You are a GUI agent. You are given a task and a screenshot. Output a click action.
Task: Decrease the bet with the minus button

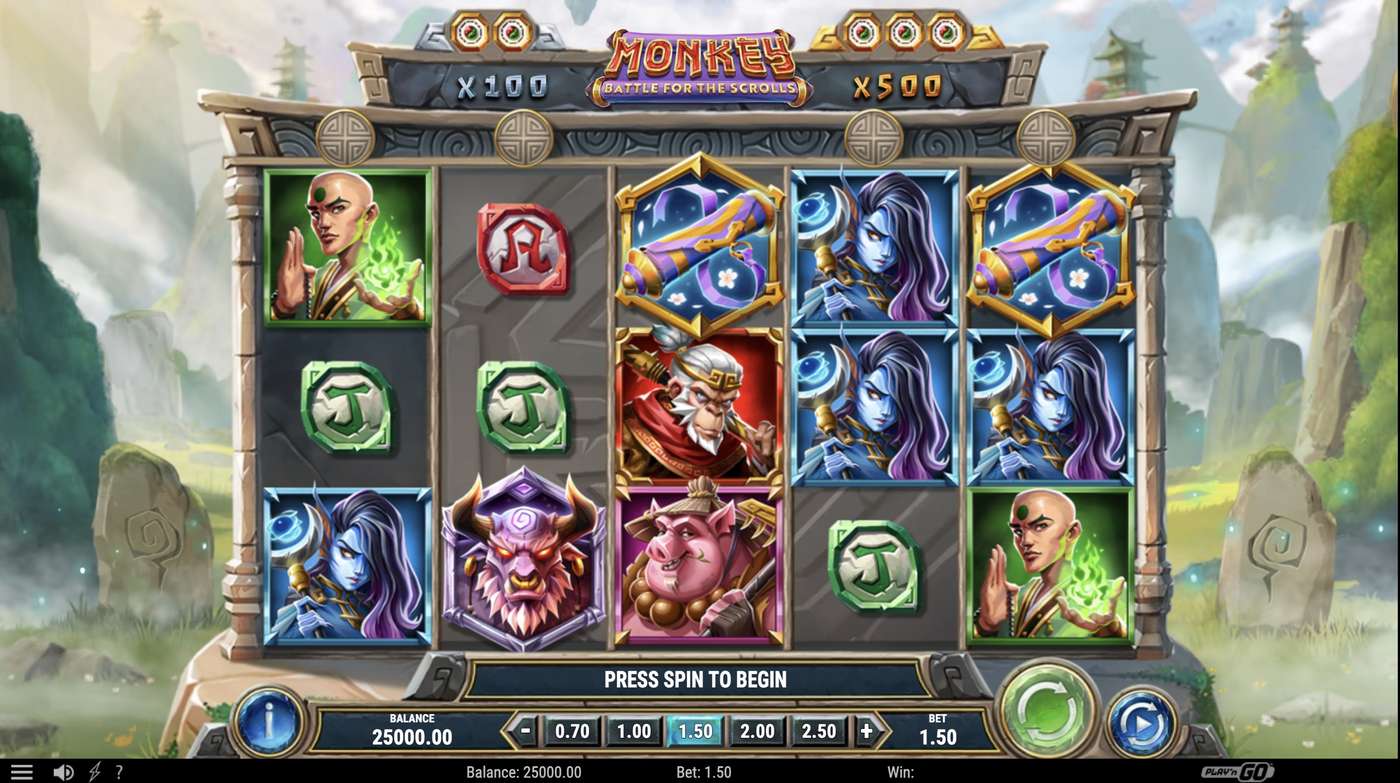pos(527,731)
